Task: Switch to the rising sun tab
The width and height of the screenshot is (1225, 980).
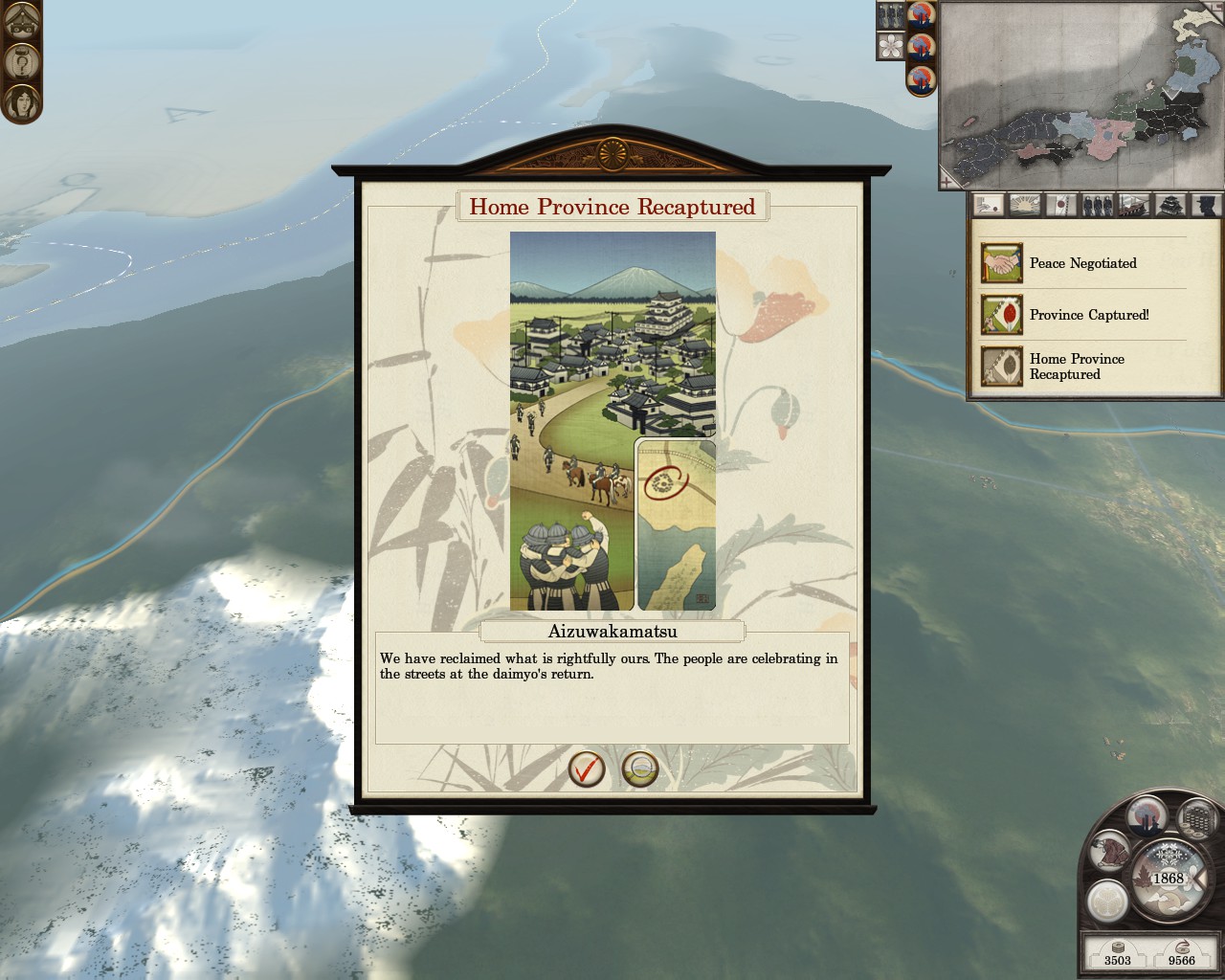Action: [1025, 205]
